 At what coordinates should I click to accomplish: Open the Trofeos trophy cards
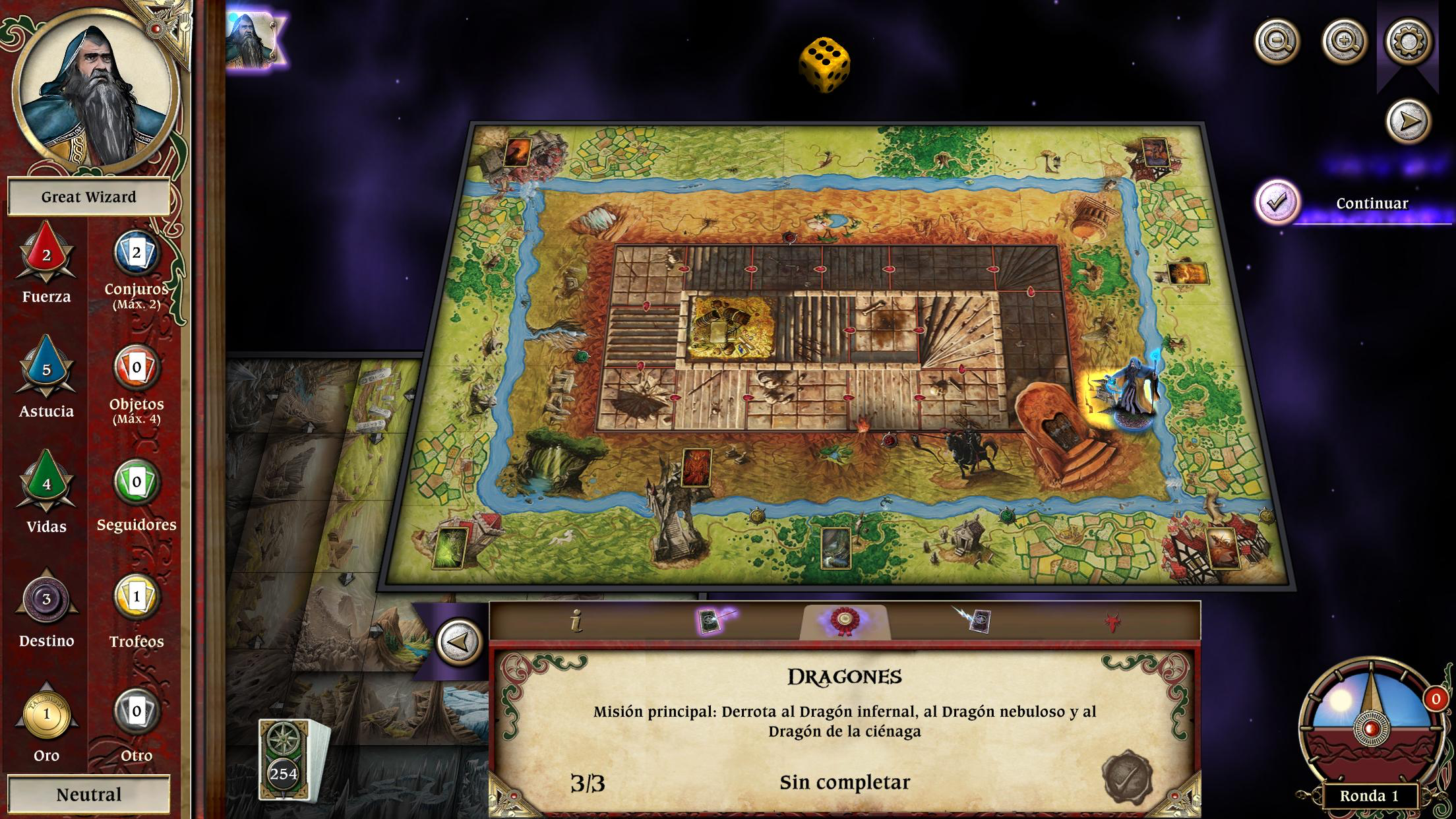[x=136, y=598]
